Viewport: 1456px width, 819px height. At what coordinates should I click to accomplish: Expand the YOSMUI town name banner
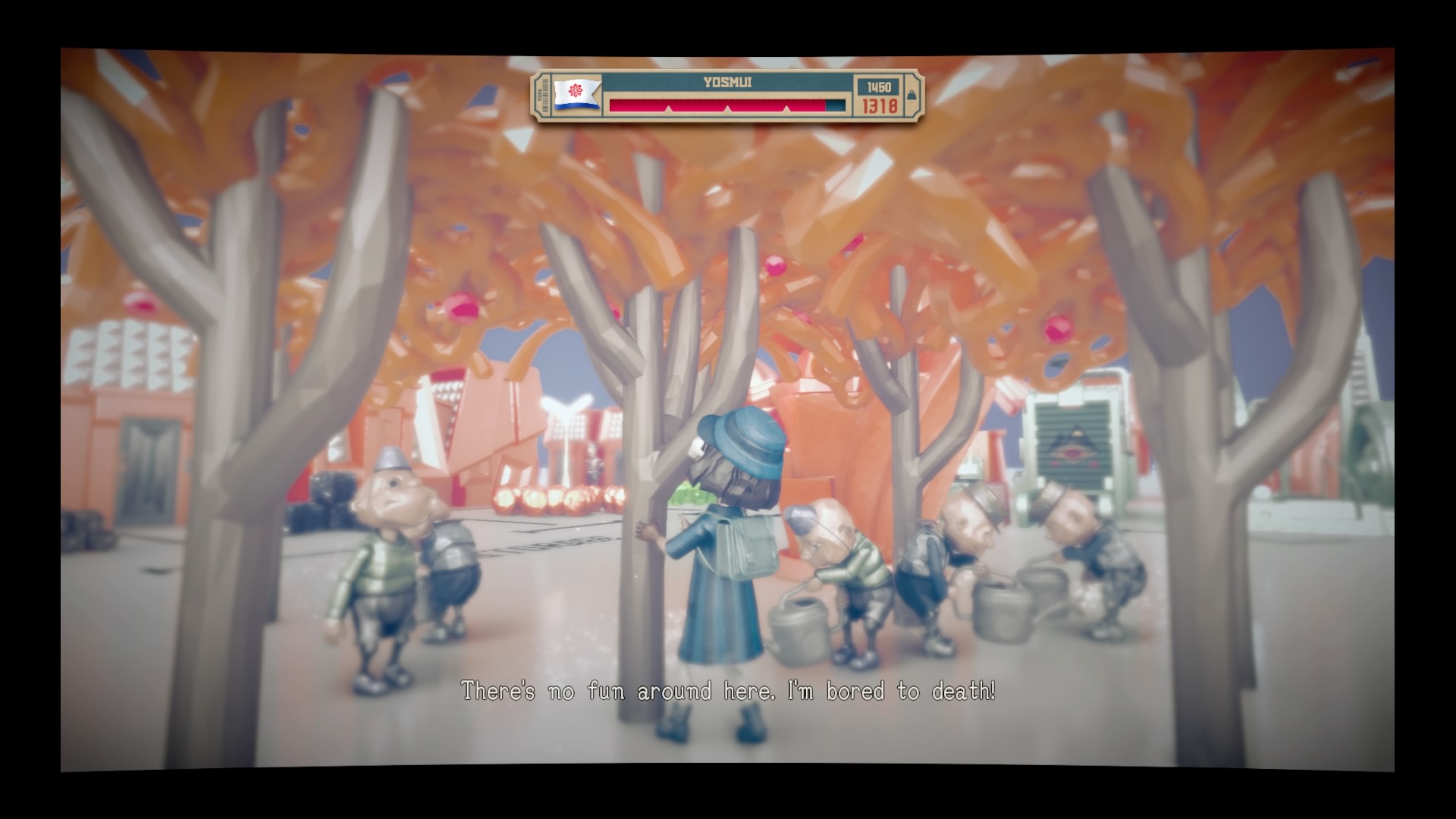tap(727, 83)
